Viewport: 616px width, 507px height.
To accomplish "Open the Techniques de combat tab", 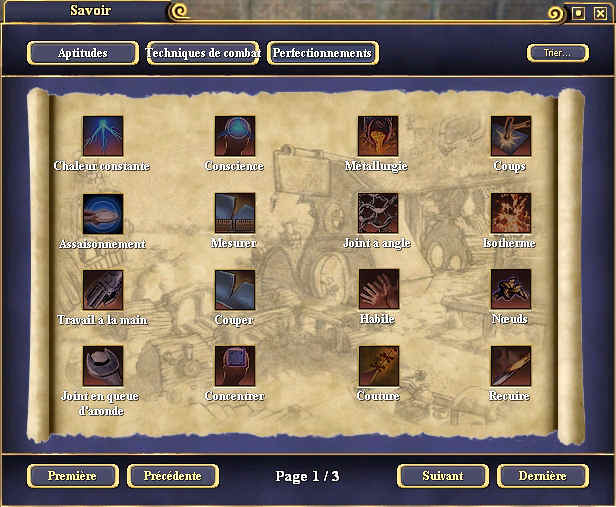I will (x=203, y=53).
